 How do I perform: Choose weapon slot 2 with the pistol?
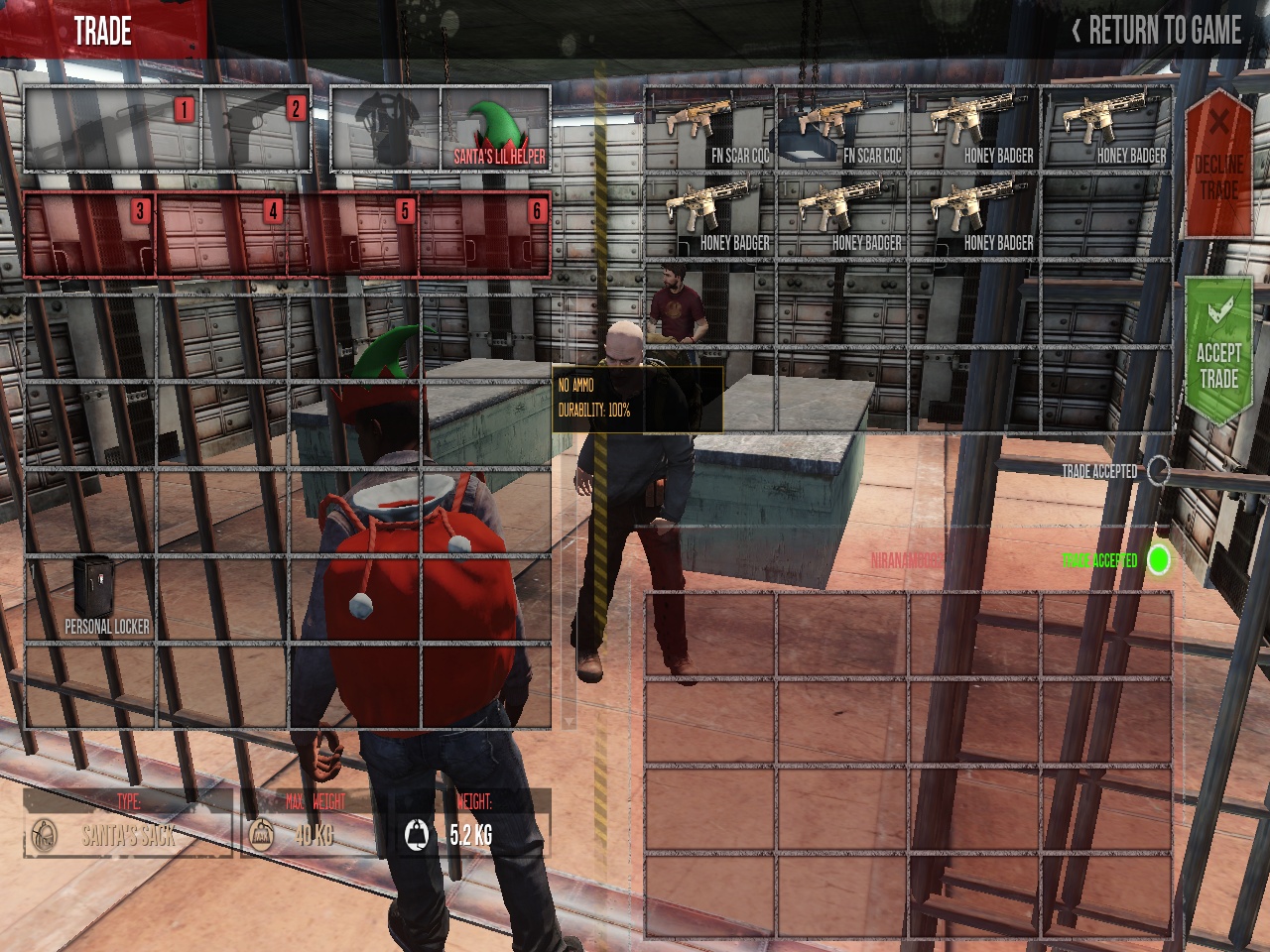coord(257,130)
